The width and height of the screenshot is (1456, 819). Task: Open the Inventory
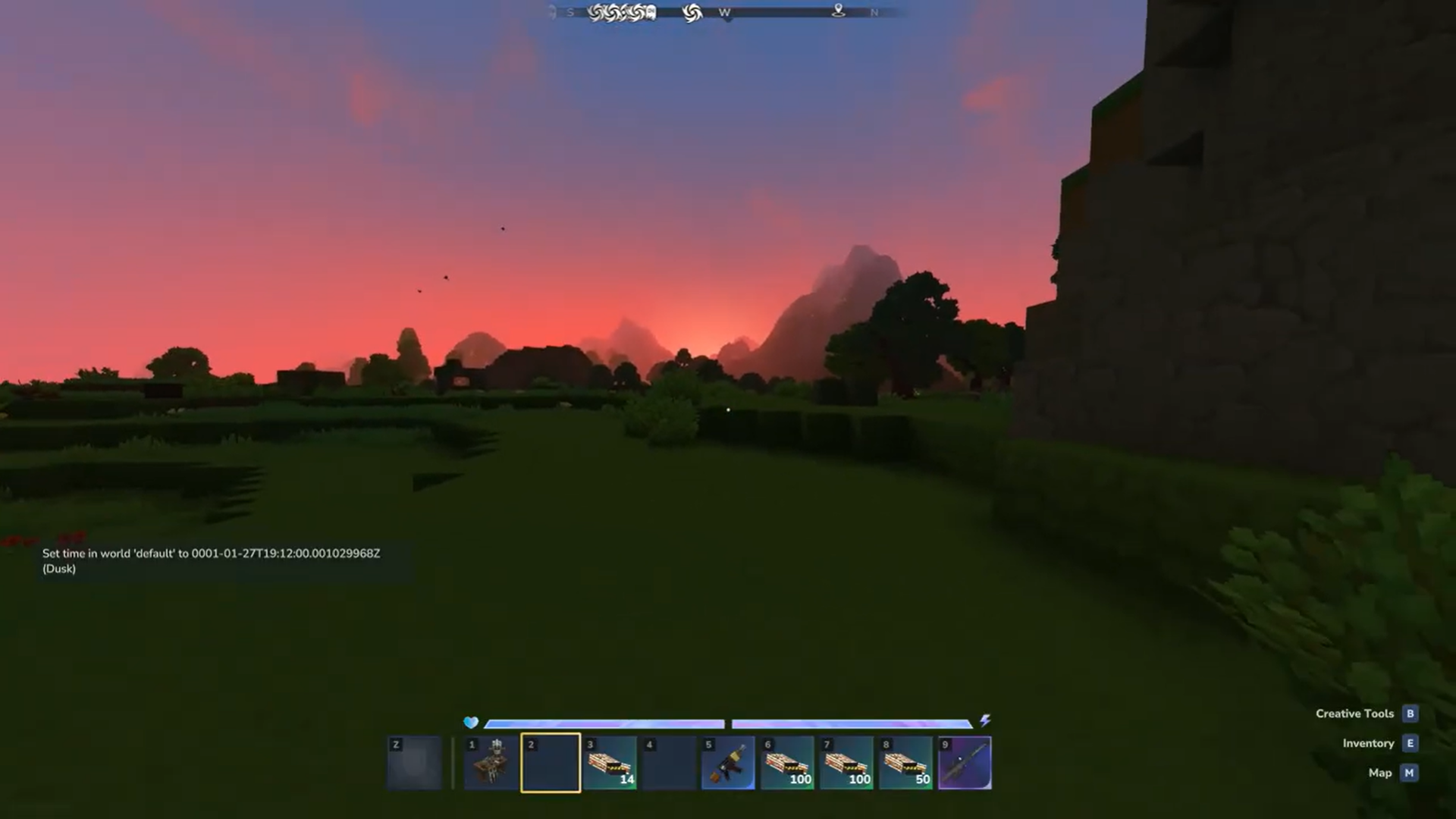pyautogui.click(x=1369, y=743)
